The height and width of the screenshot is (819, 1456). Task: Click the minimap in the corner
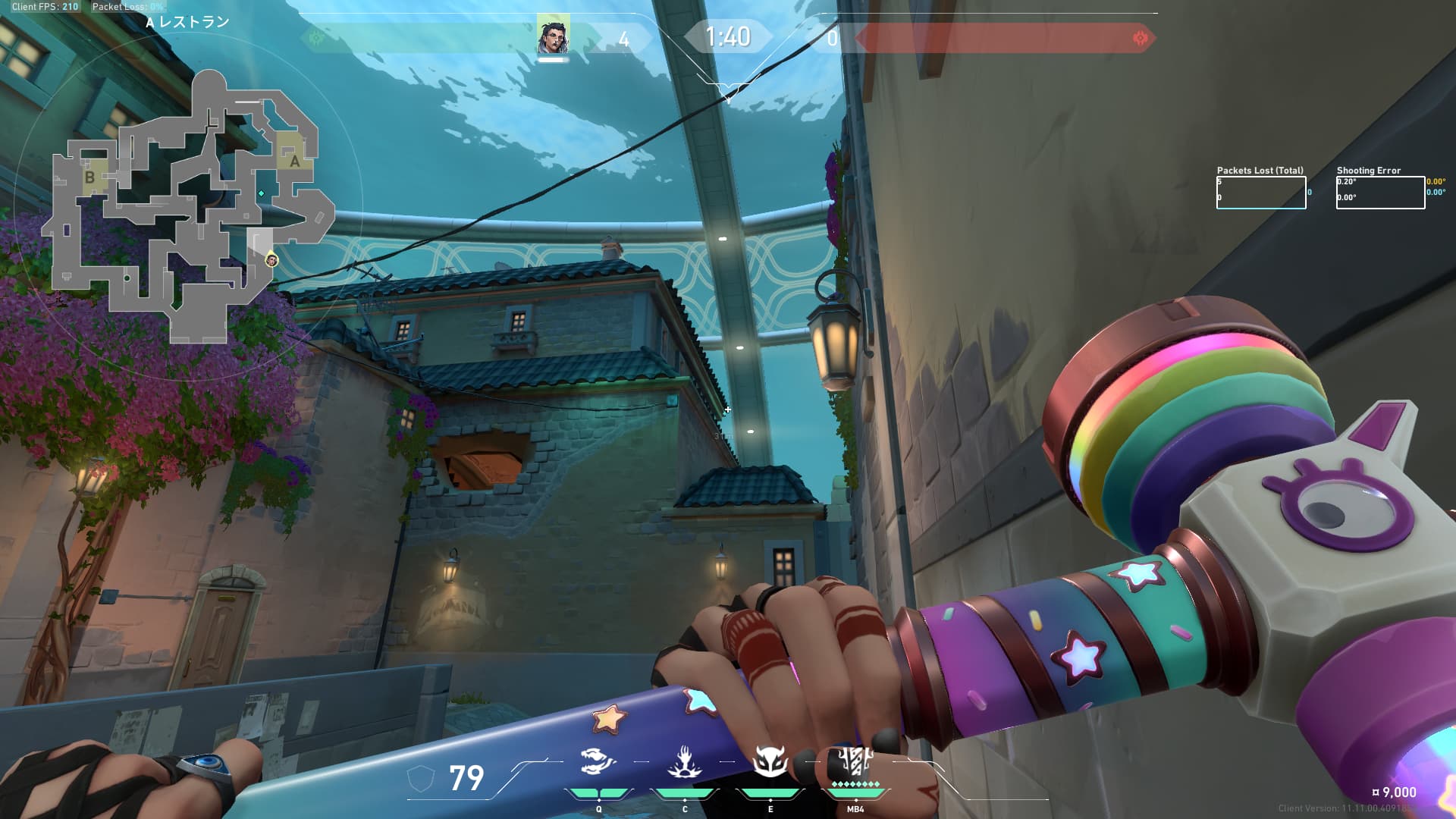coord(188,206)
